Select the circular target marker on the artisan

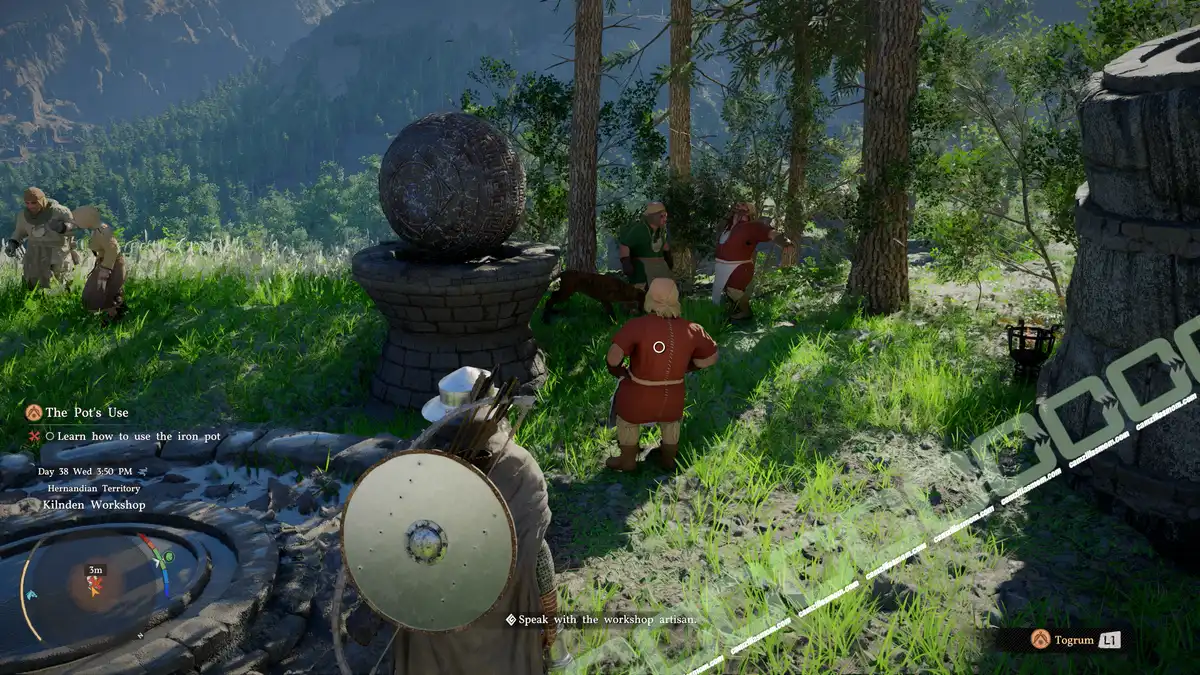click(x=658, y=347)
